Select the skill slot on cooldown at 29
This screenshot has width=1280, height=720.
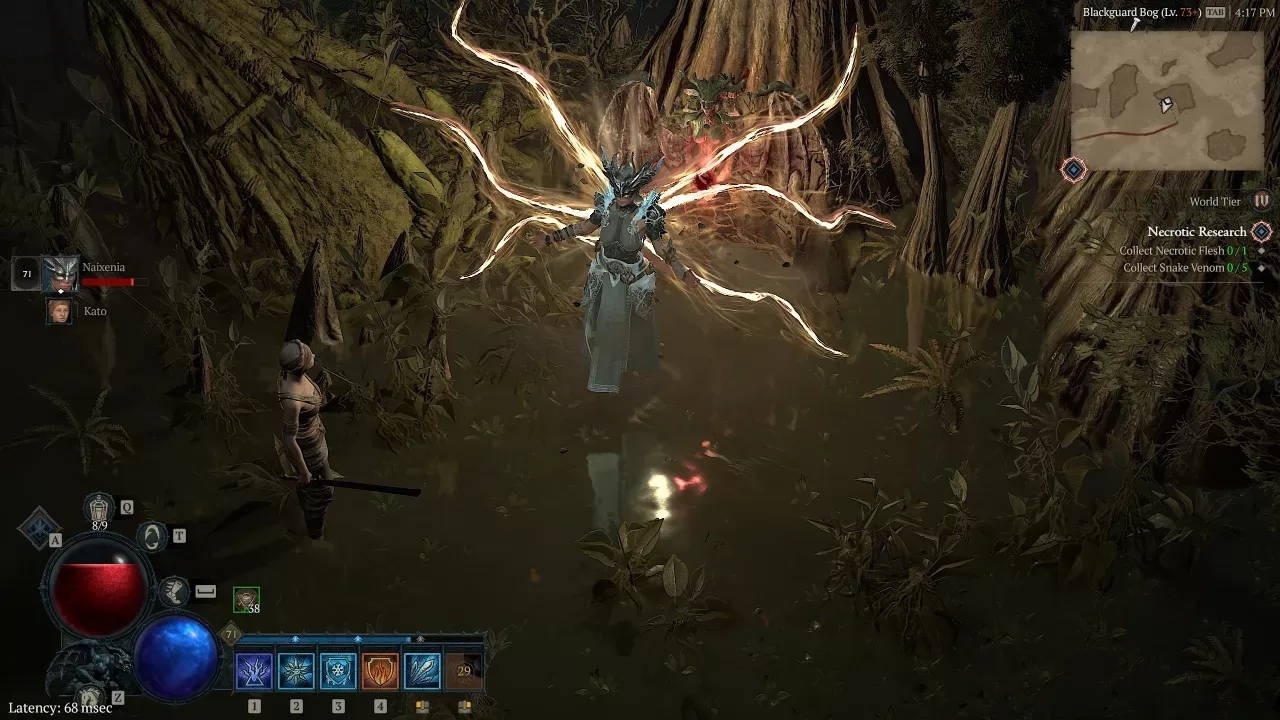coord(463,671)
